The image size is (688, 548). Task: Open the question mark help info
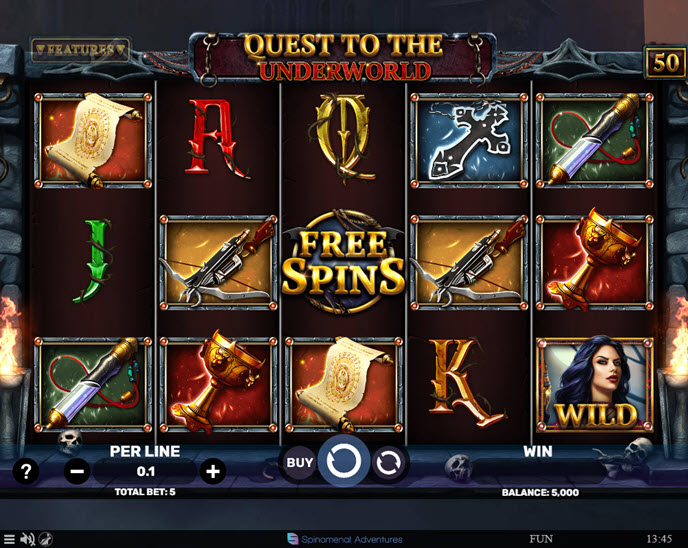click(x=26, y=471)
